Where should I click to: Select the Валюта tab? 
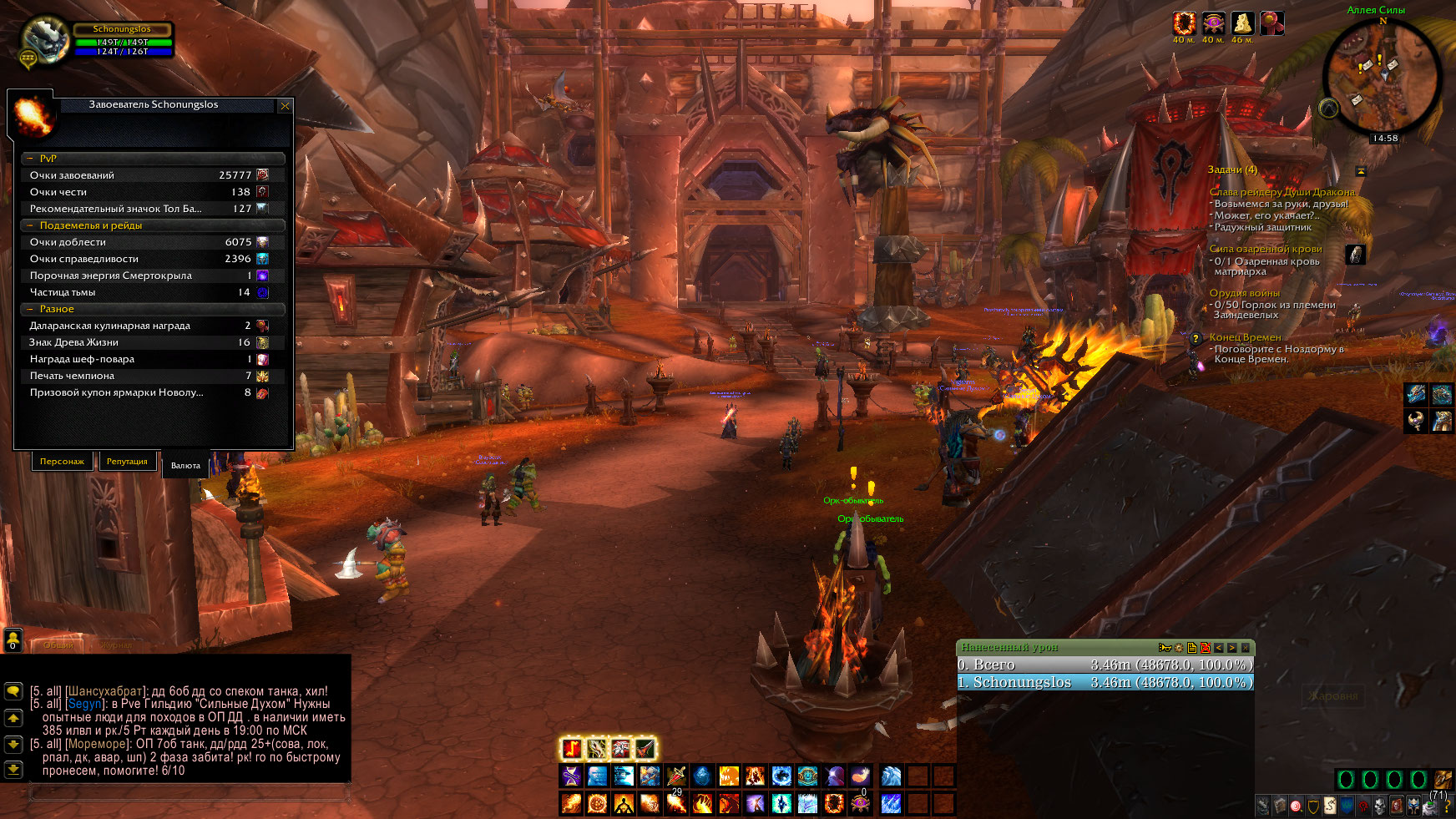click(185, 466)
